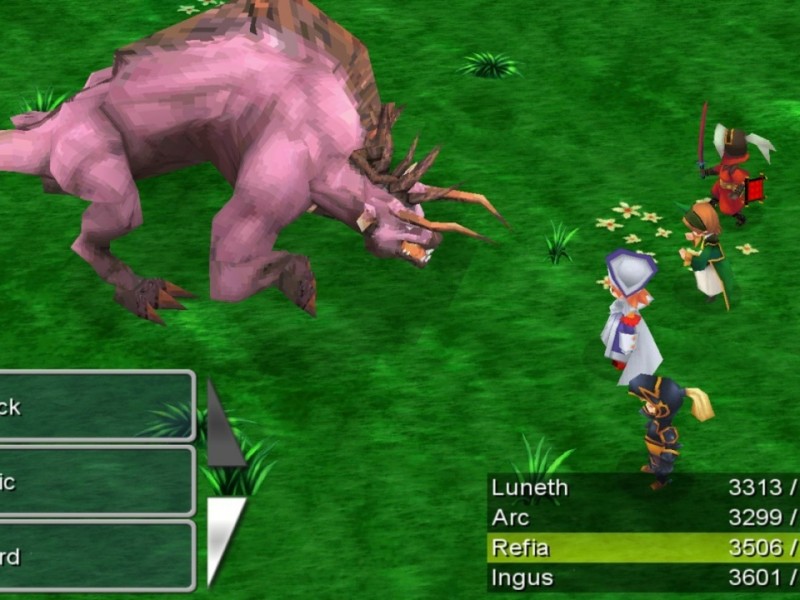Screen dimensions: 800x600
Task: Pick the highlighted Refia party row
Action: click(x=642, y=548)
